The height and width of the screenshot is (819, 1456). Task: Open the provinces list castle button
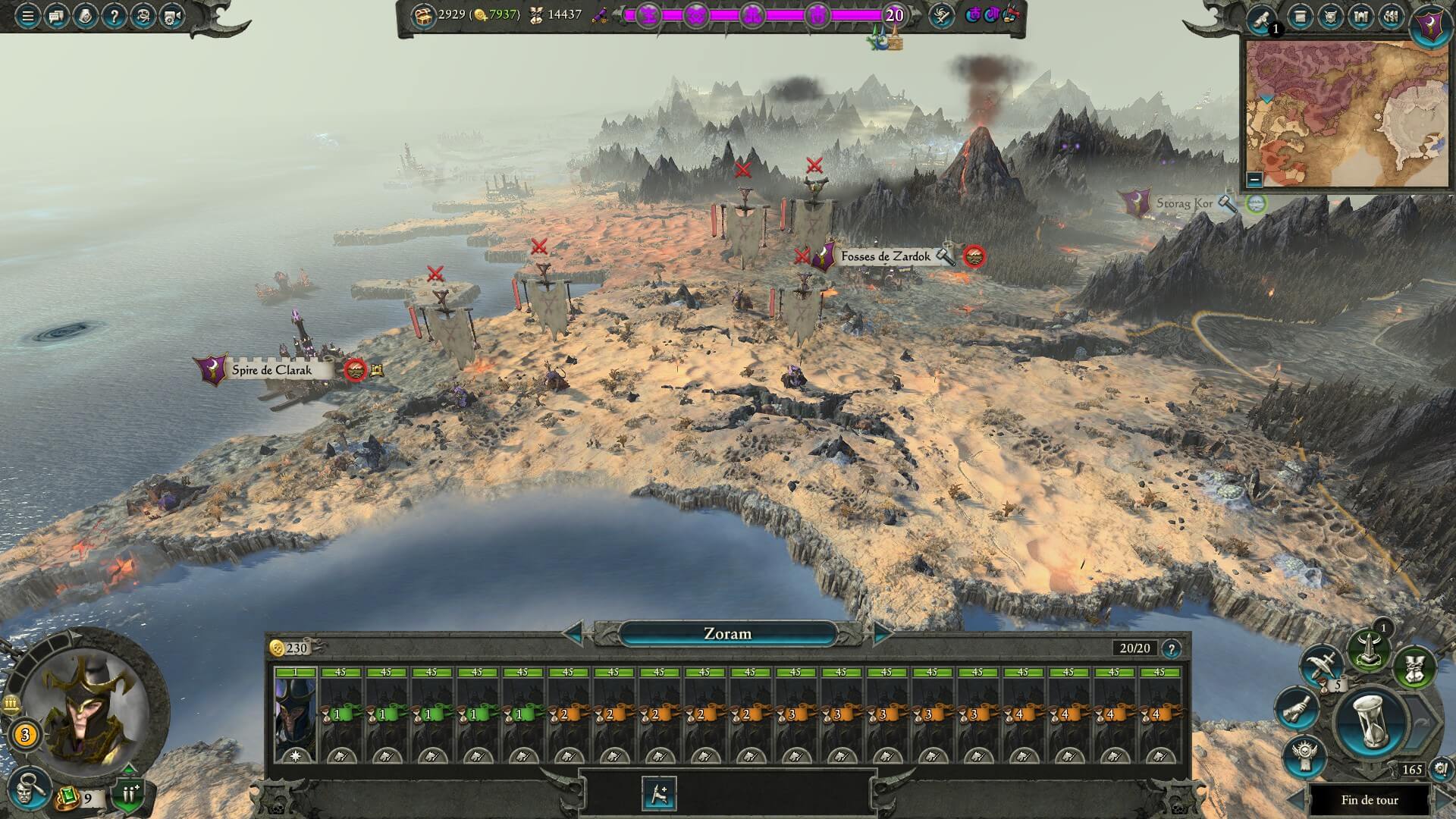(x=1361, y=17)
